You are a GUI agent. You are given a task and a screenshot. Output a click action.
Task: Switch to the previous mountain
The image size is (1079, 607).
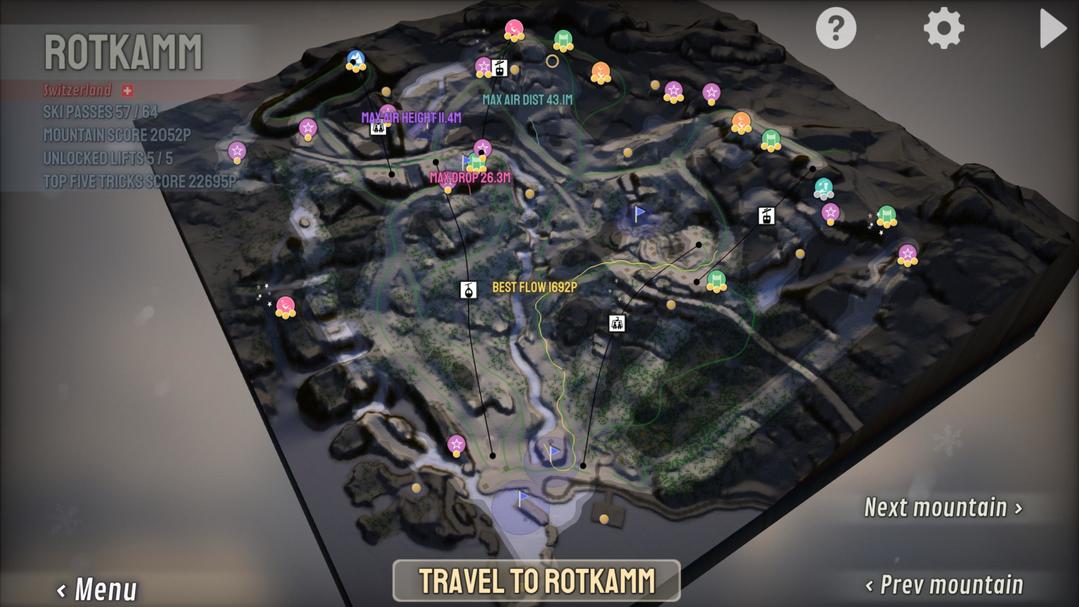(943, 585)
